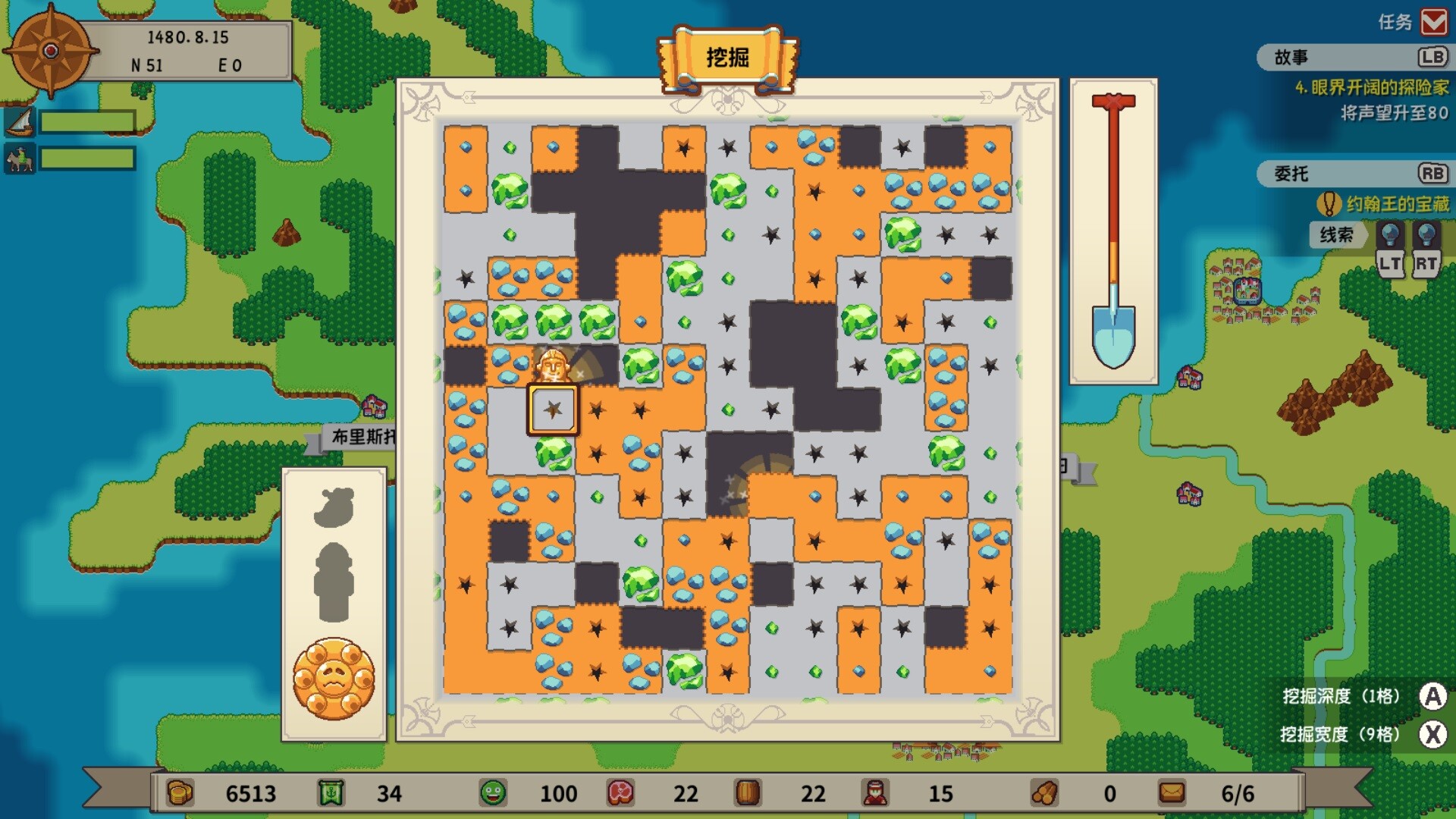This screenshot has width=1456, height=819.
Task: Select the 约翰王的宝藏 commission entry
Action: point(1396,204)
